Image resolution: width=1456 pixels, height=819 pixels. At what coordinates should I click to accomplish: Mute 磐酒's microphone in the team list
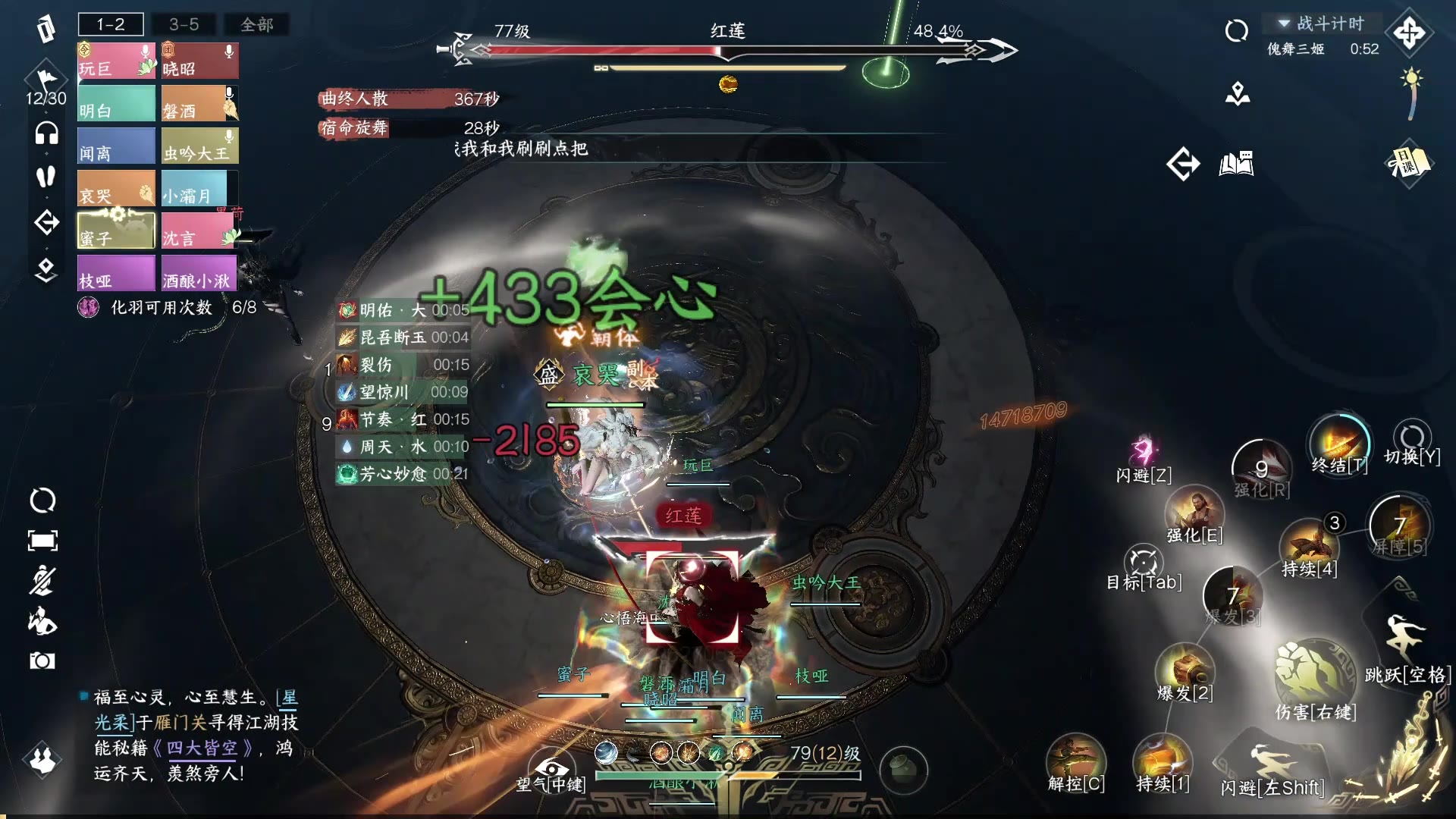228,93
